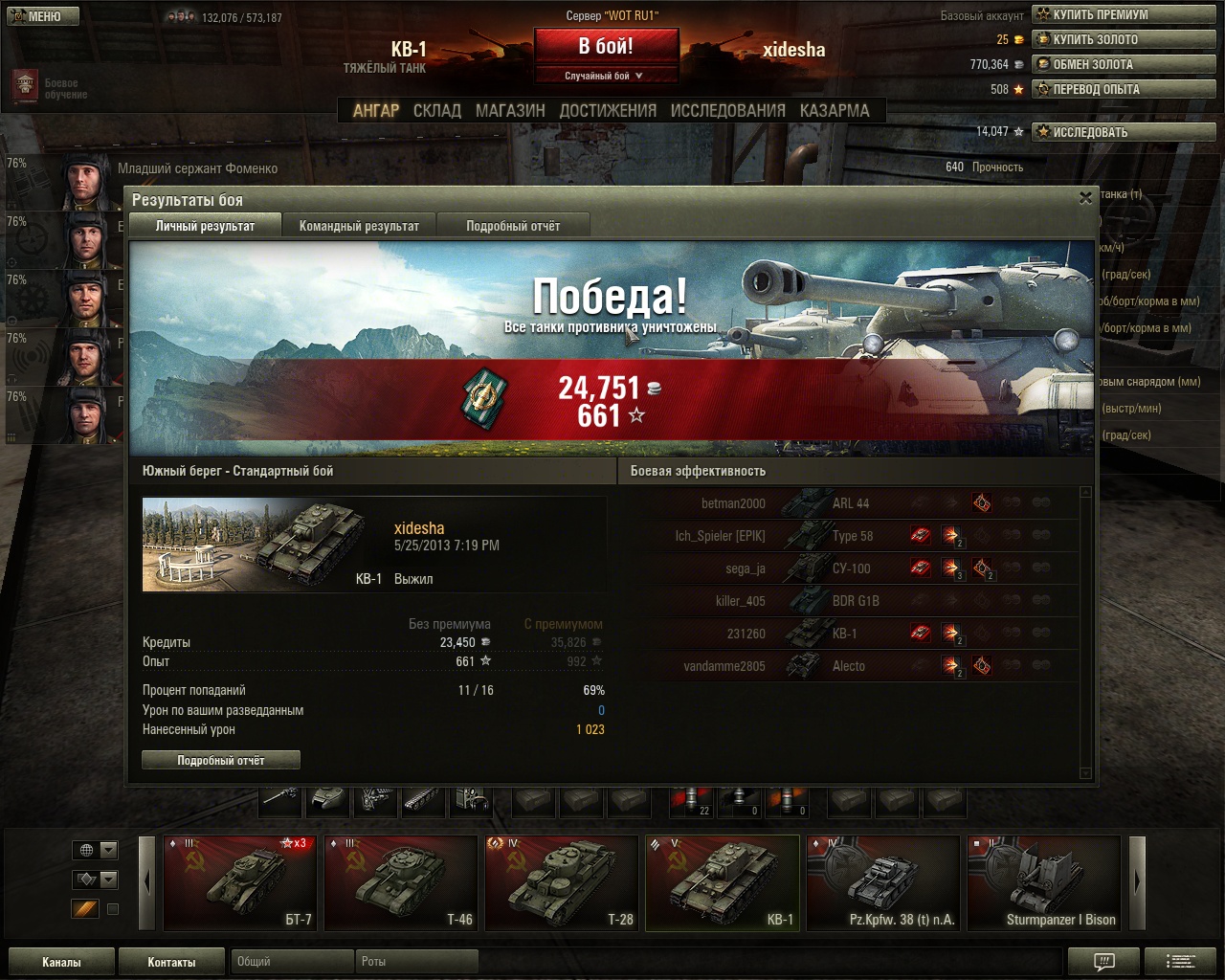Click the Подробный отчёт button in results window

pos(220,760)
